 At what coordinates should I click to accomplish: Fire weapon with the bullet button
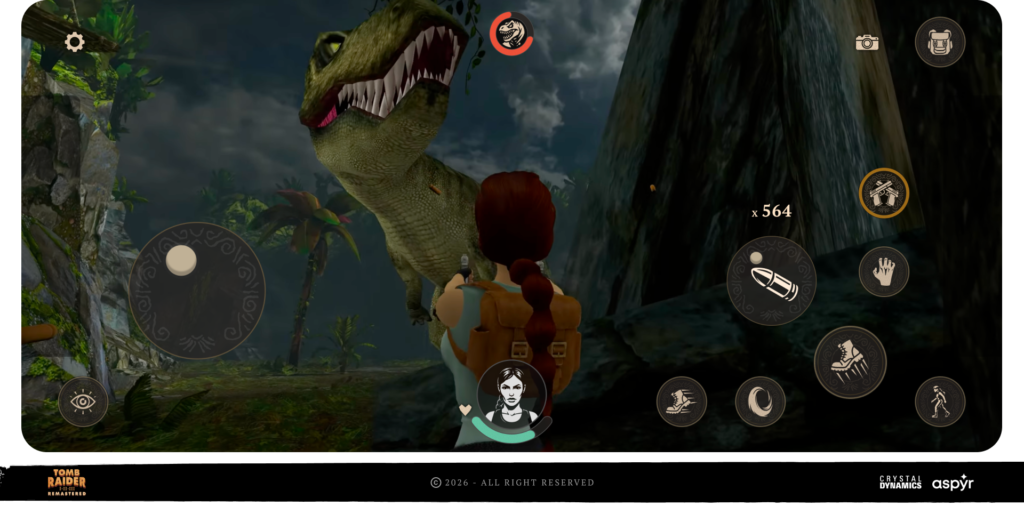(x=771, y=281)
